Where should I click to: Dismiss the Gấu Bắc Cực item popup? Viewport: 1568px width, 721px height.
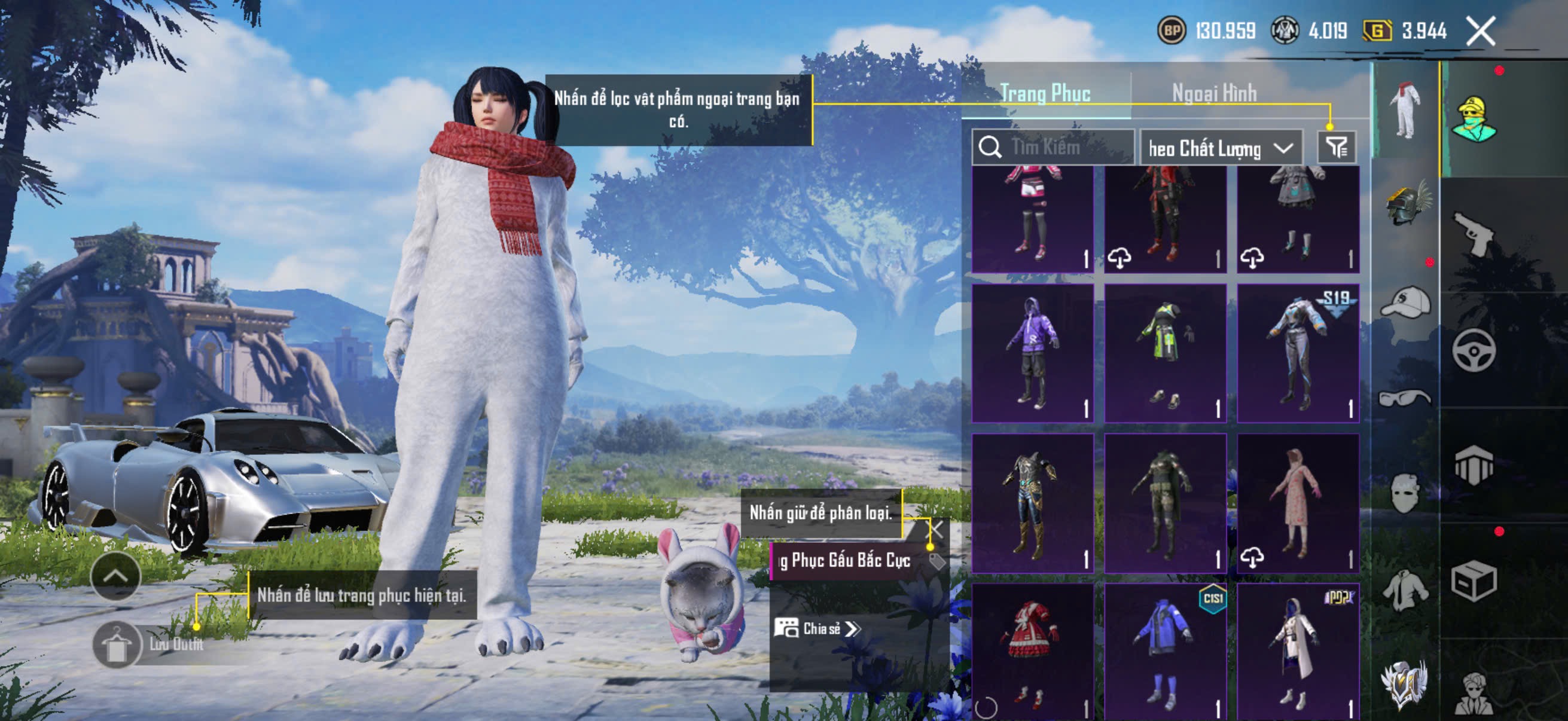(x=935, y=529)
